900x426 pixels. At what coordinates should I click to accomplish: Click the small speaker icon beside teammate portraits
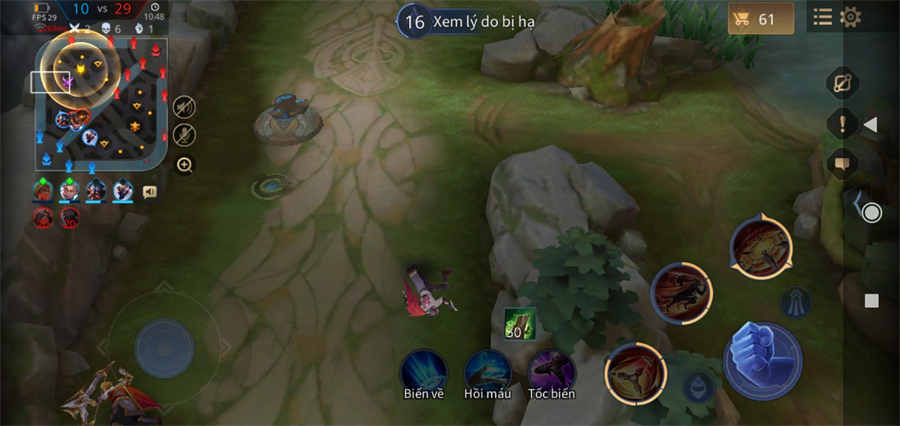[150, 192]
